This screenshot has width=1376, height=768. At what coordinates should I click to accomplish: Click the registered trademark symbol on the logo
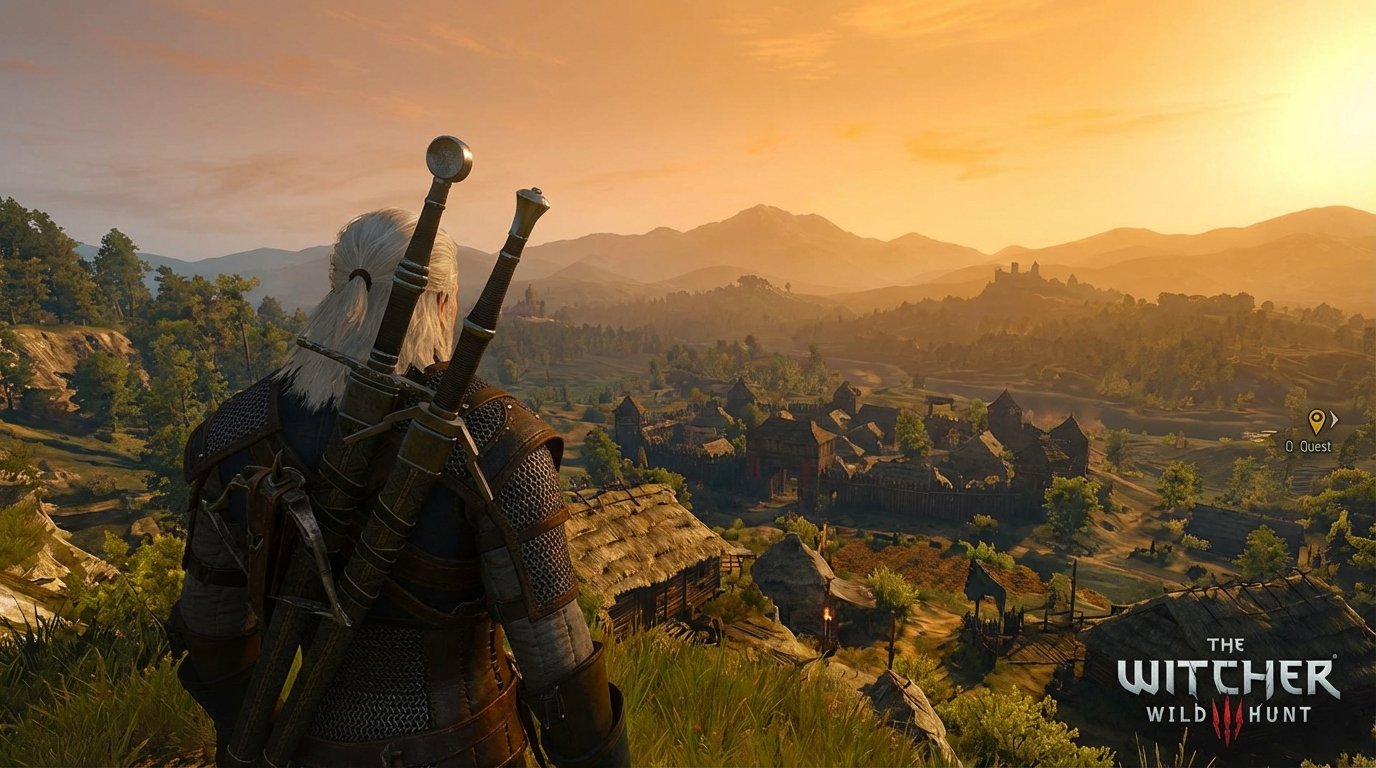pyautogui.click(x=1336, y=656)
